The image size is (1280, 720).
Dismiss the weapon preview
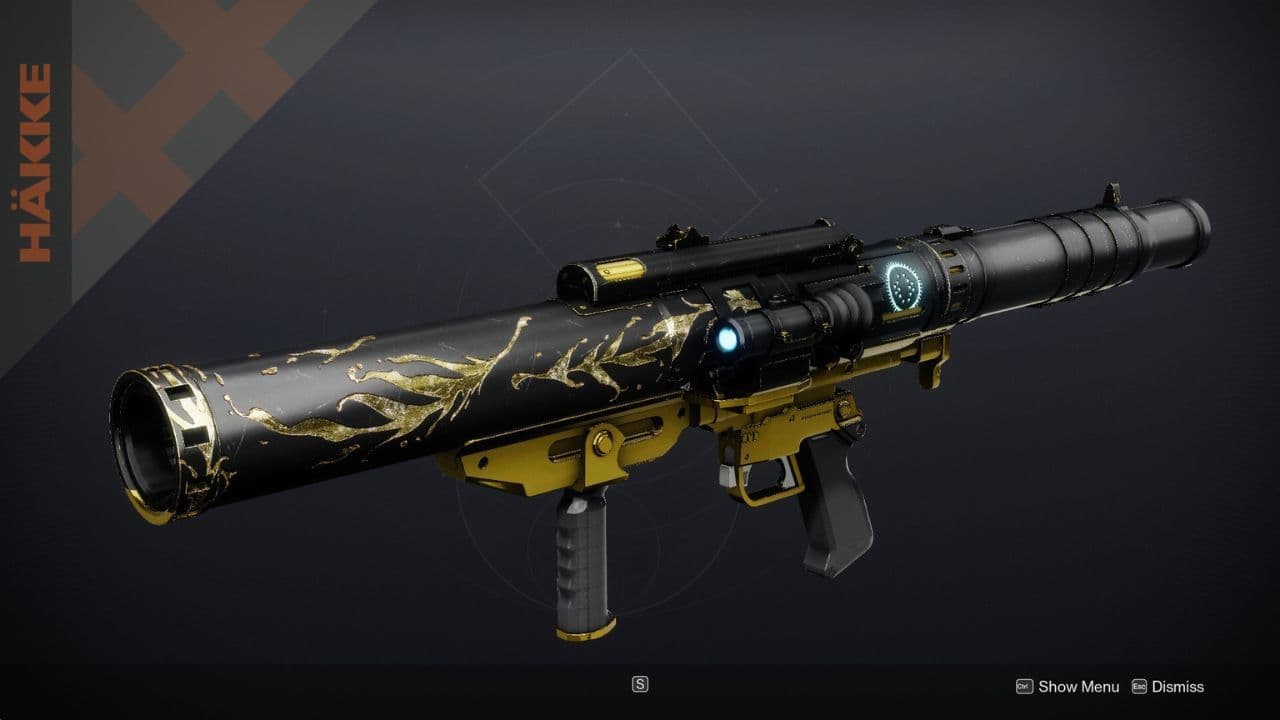[x=1180, y=687]
